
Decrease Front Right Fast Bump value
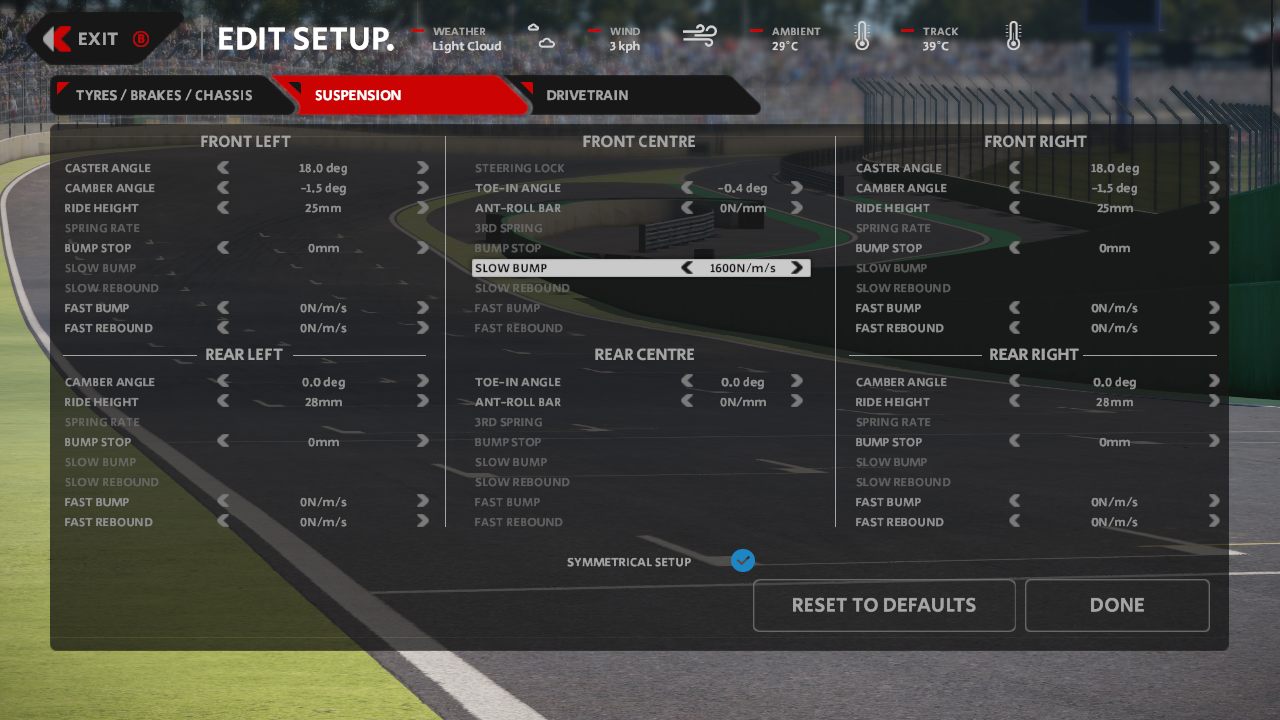1015,308
